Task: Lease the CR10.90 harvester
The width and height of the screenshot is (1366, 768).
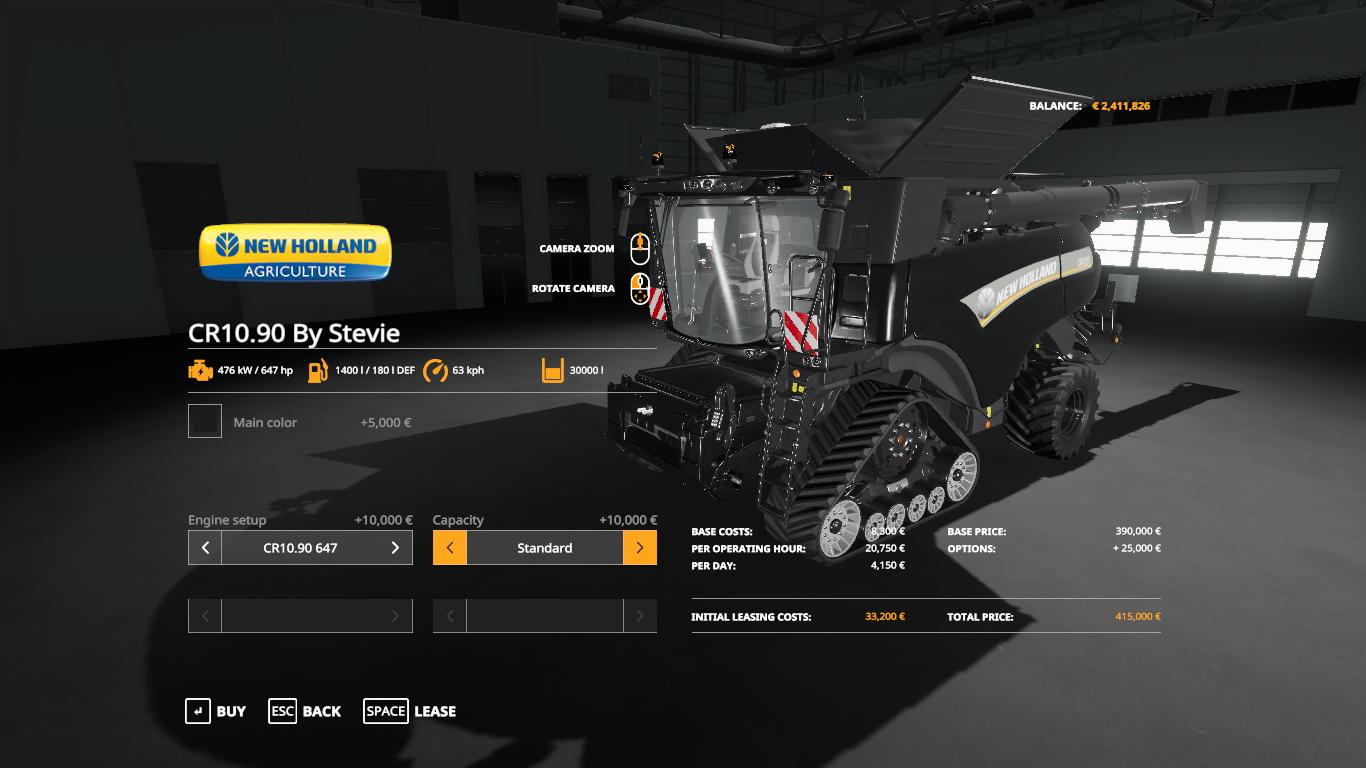Action: [x=410, y=711]
